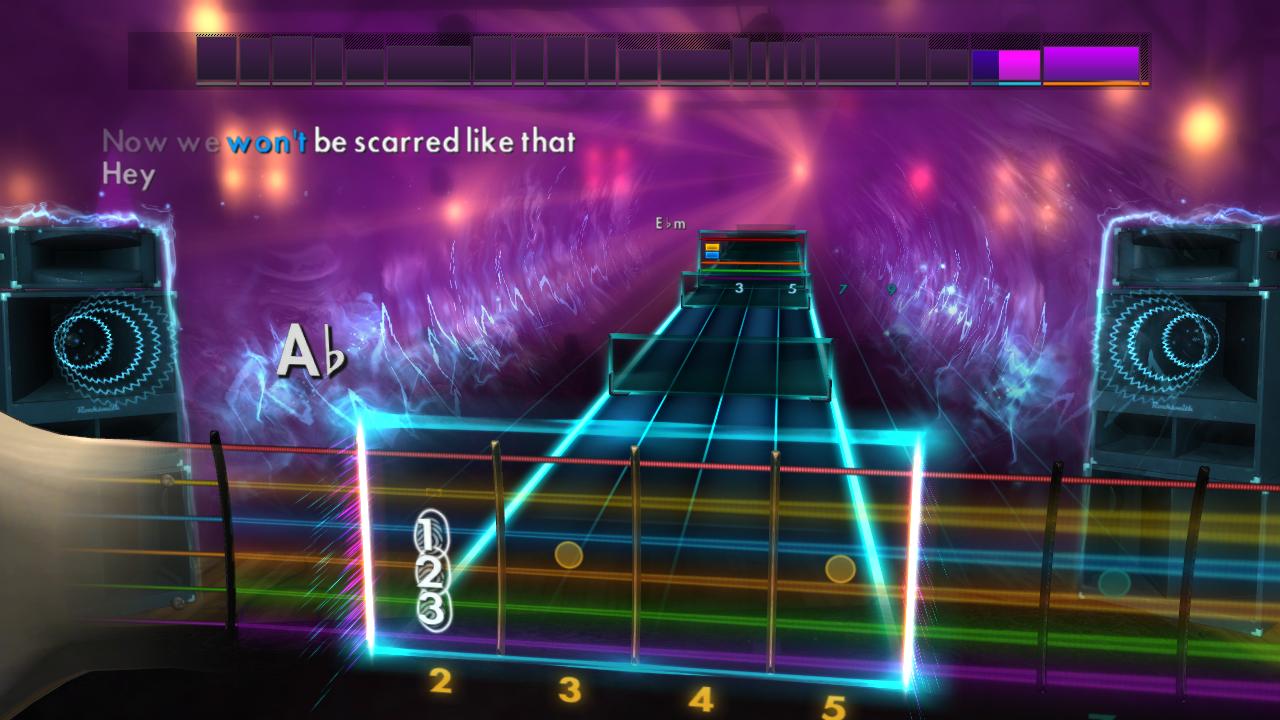Click the finger number 1 badge
Screen dimensions: 1280x720
431,533
